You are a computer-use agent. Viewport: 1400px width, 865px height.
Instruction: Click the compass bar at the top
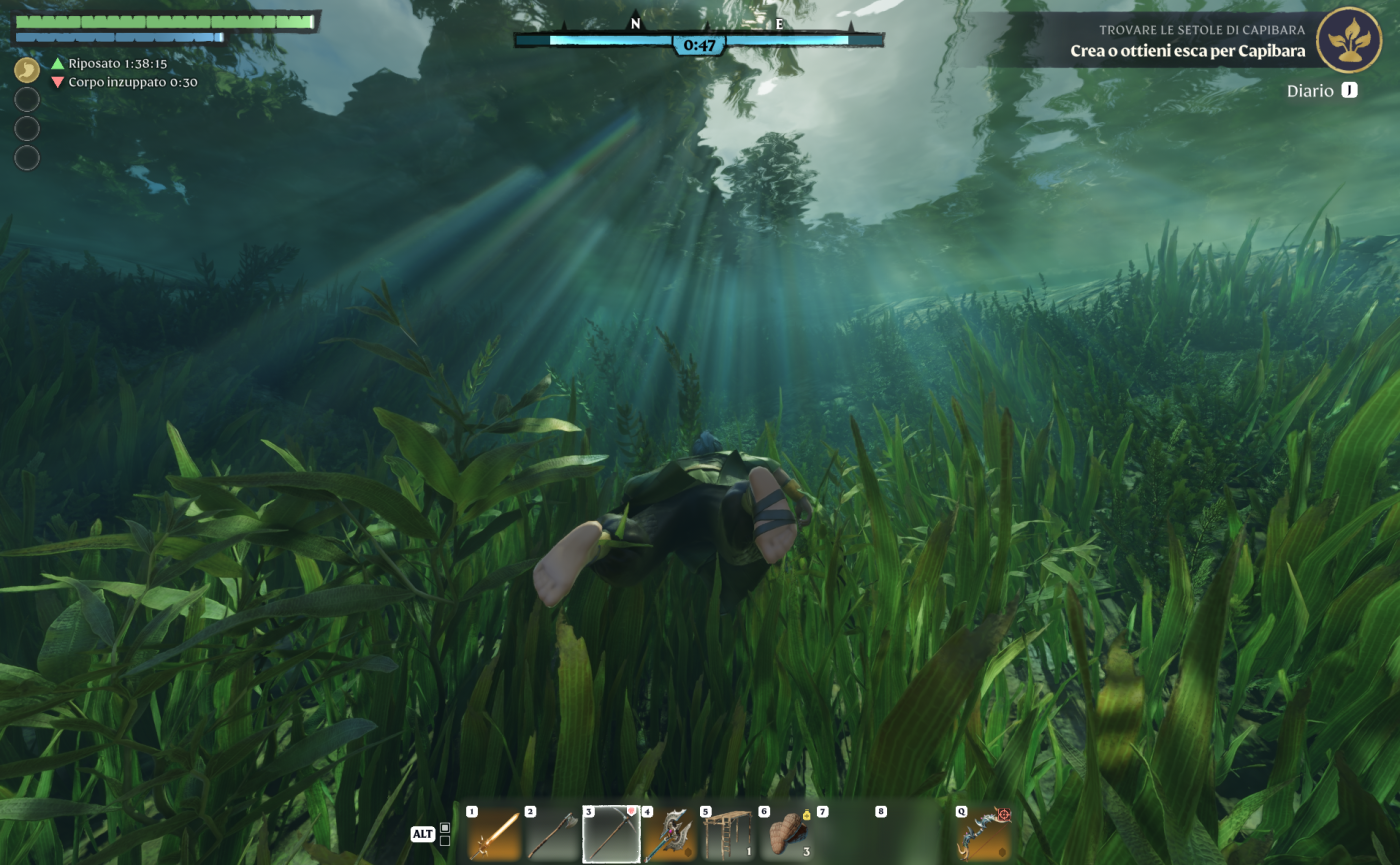(x=699, y=40)
